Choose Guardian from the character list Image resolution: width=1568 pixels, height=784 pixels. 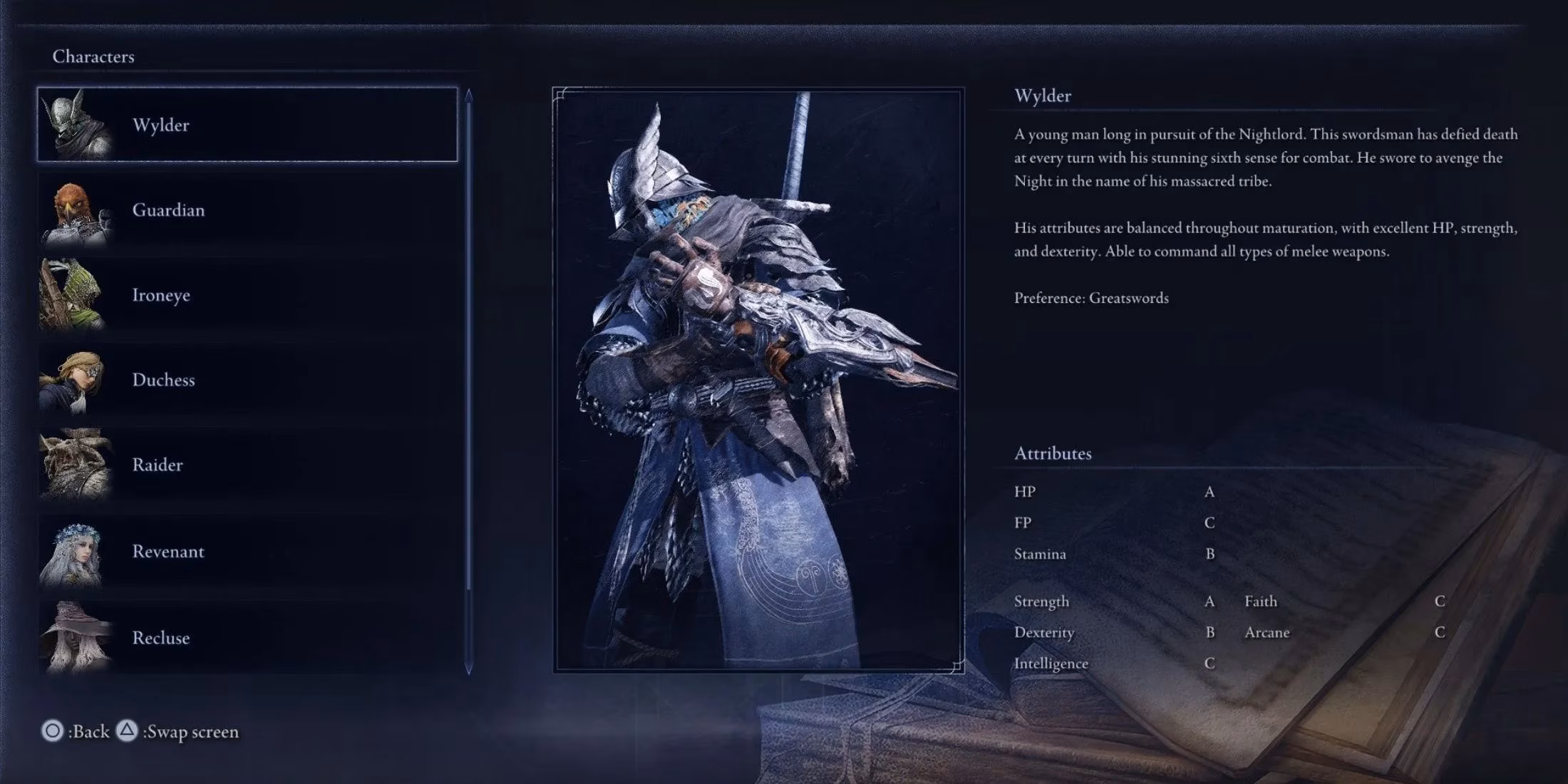coord(169,210)
